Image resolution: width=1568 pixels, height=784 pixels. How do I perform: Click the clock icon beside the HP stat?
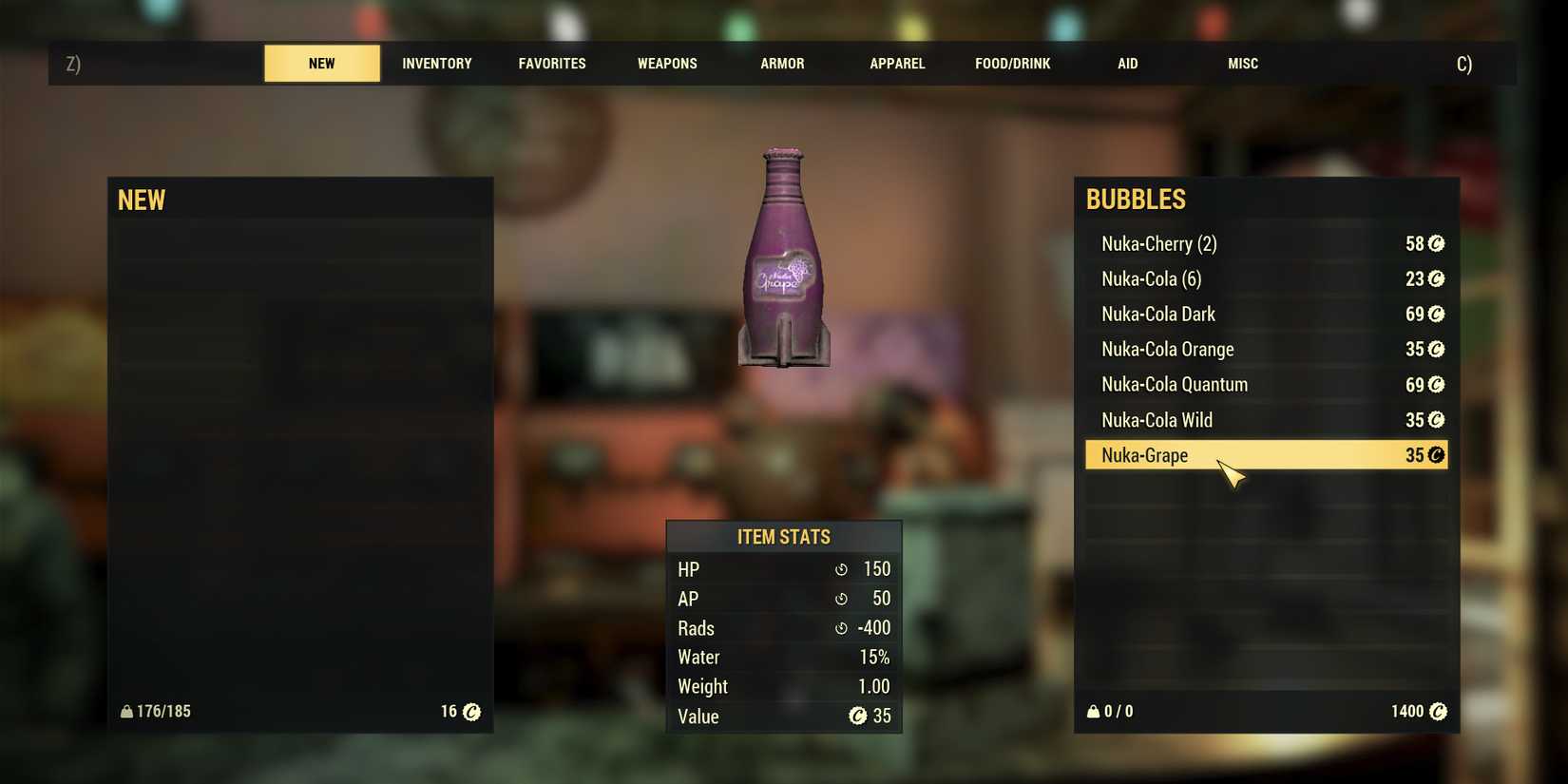click(x=840, y=569)
